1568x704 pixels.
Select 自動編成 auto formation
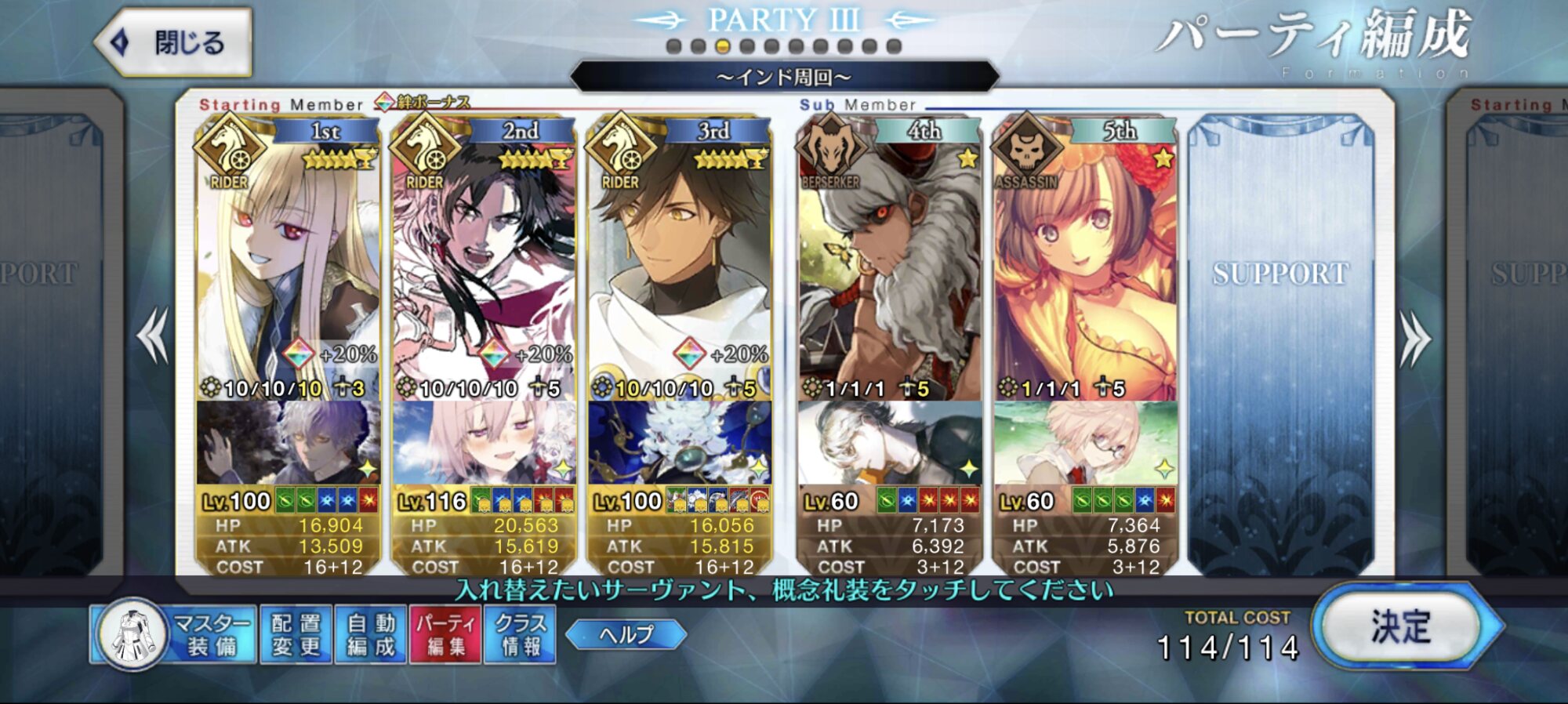(x=371, y=634)
